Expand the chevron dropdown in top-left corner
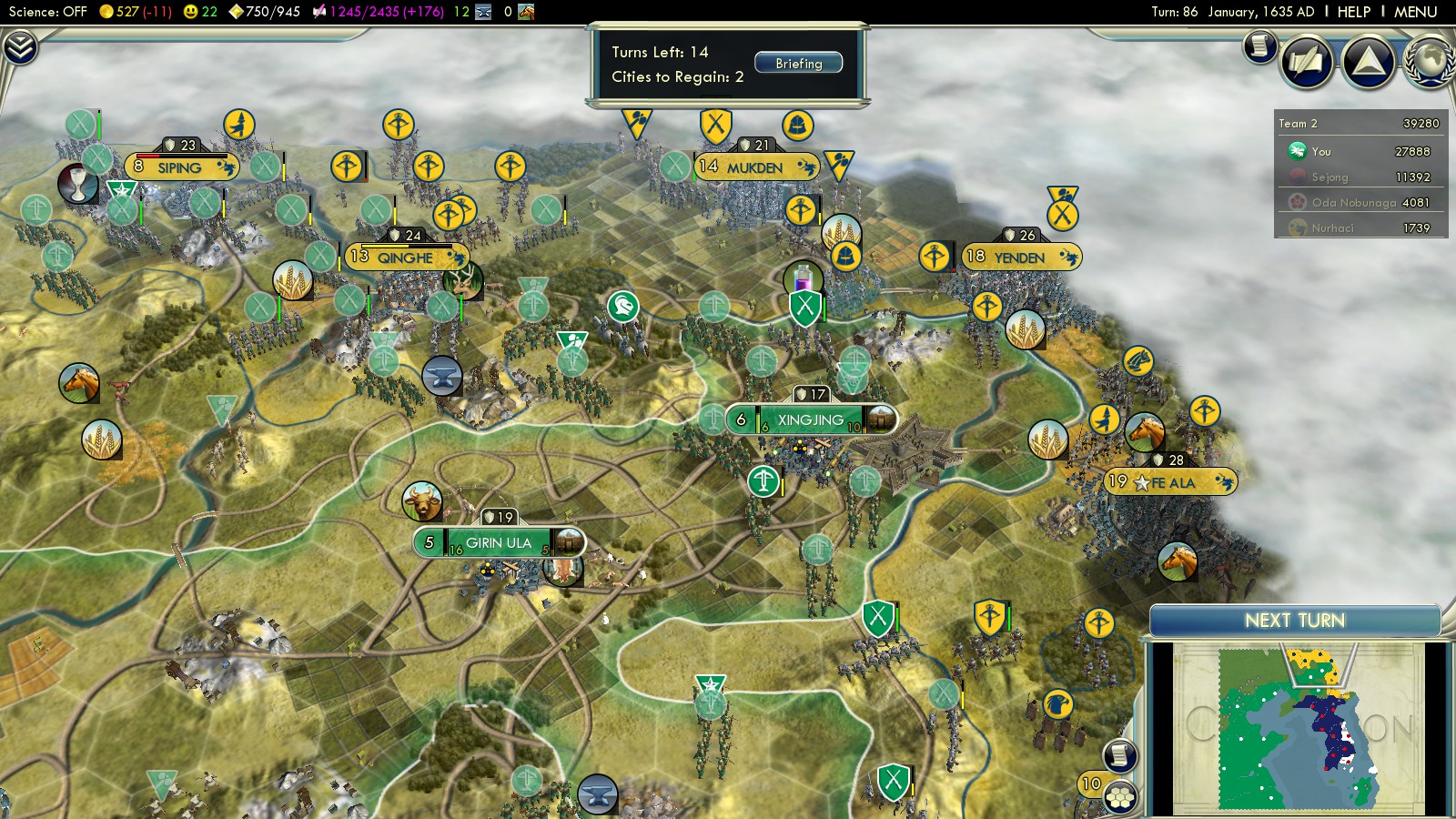This screenshot has width=1456, height=819. pos(19,47)
